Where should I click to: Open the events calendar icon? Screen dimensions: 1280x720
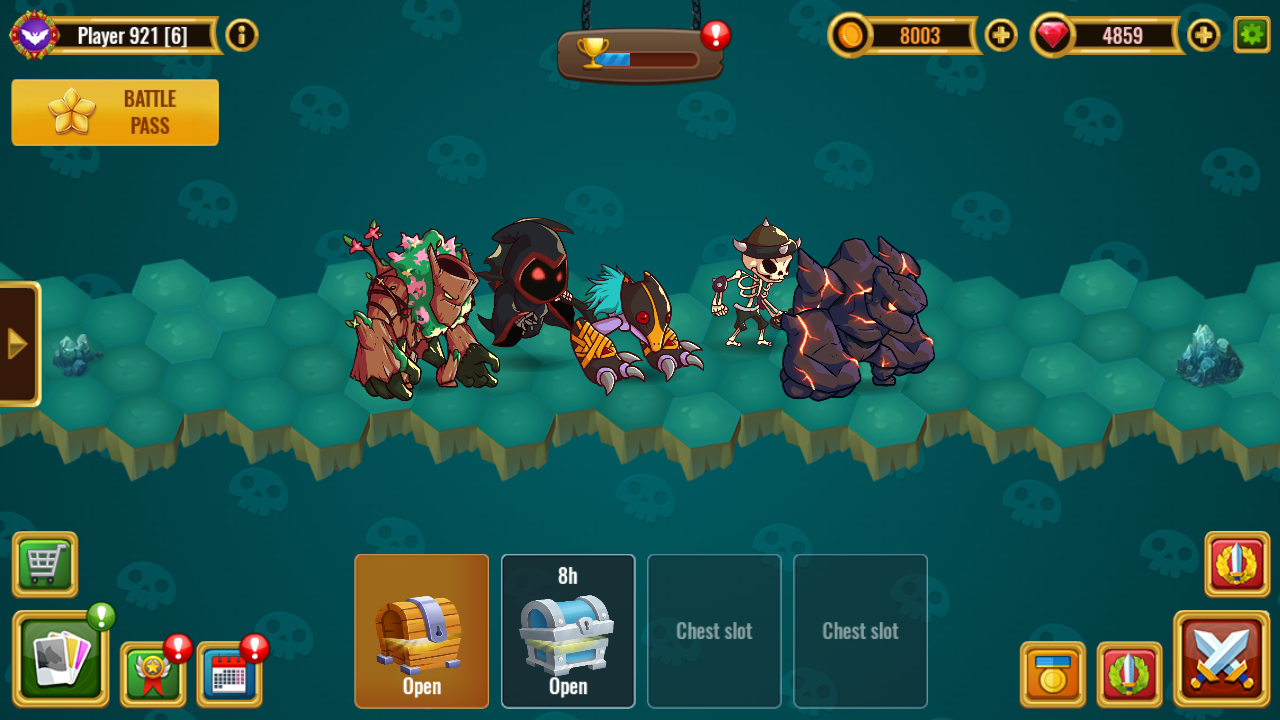[x=229, y=674]
